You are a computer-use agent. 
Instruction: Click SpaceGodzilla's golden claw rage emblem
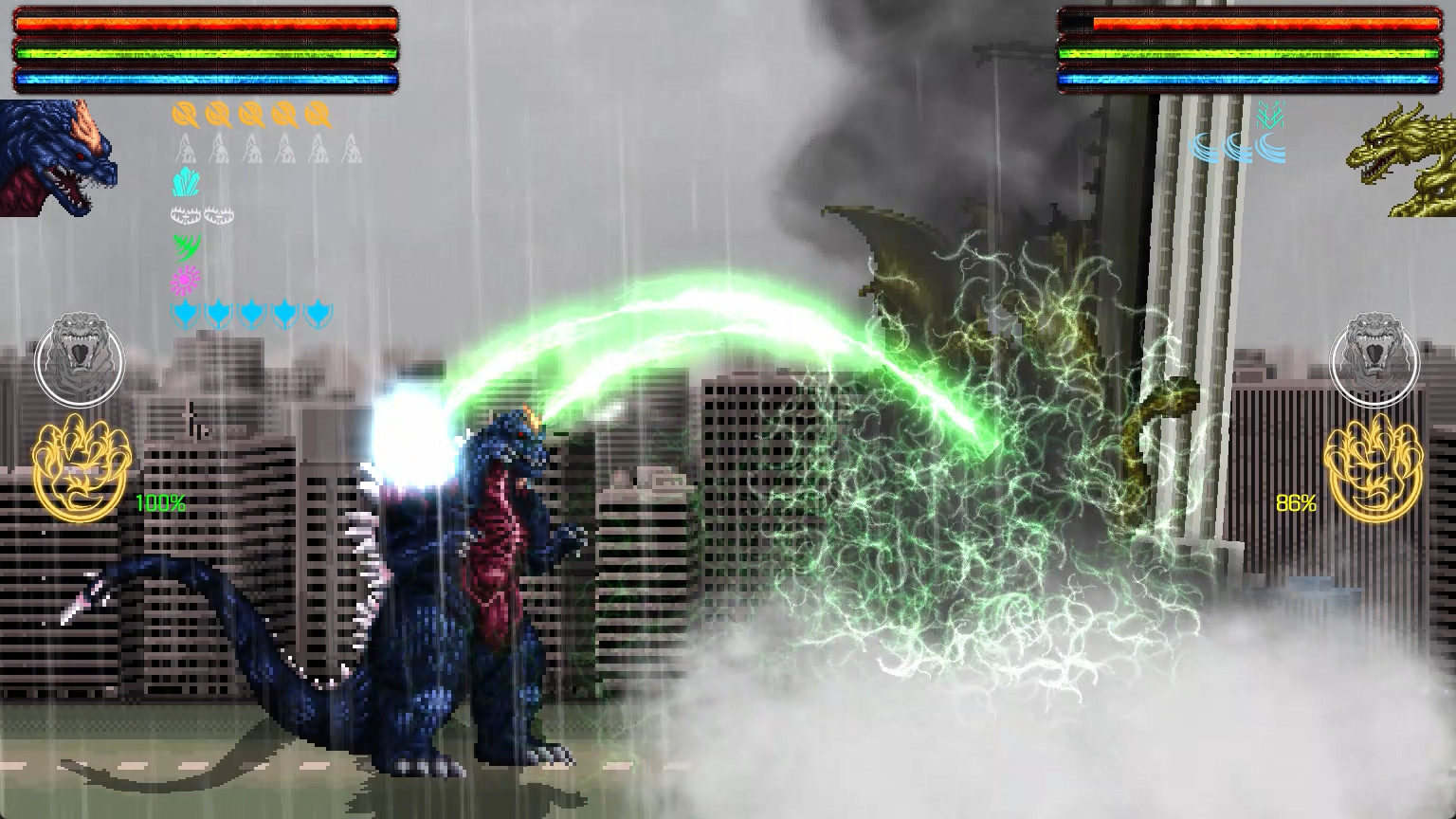click(79, 469)
